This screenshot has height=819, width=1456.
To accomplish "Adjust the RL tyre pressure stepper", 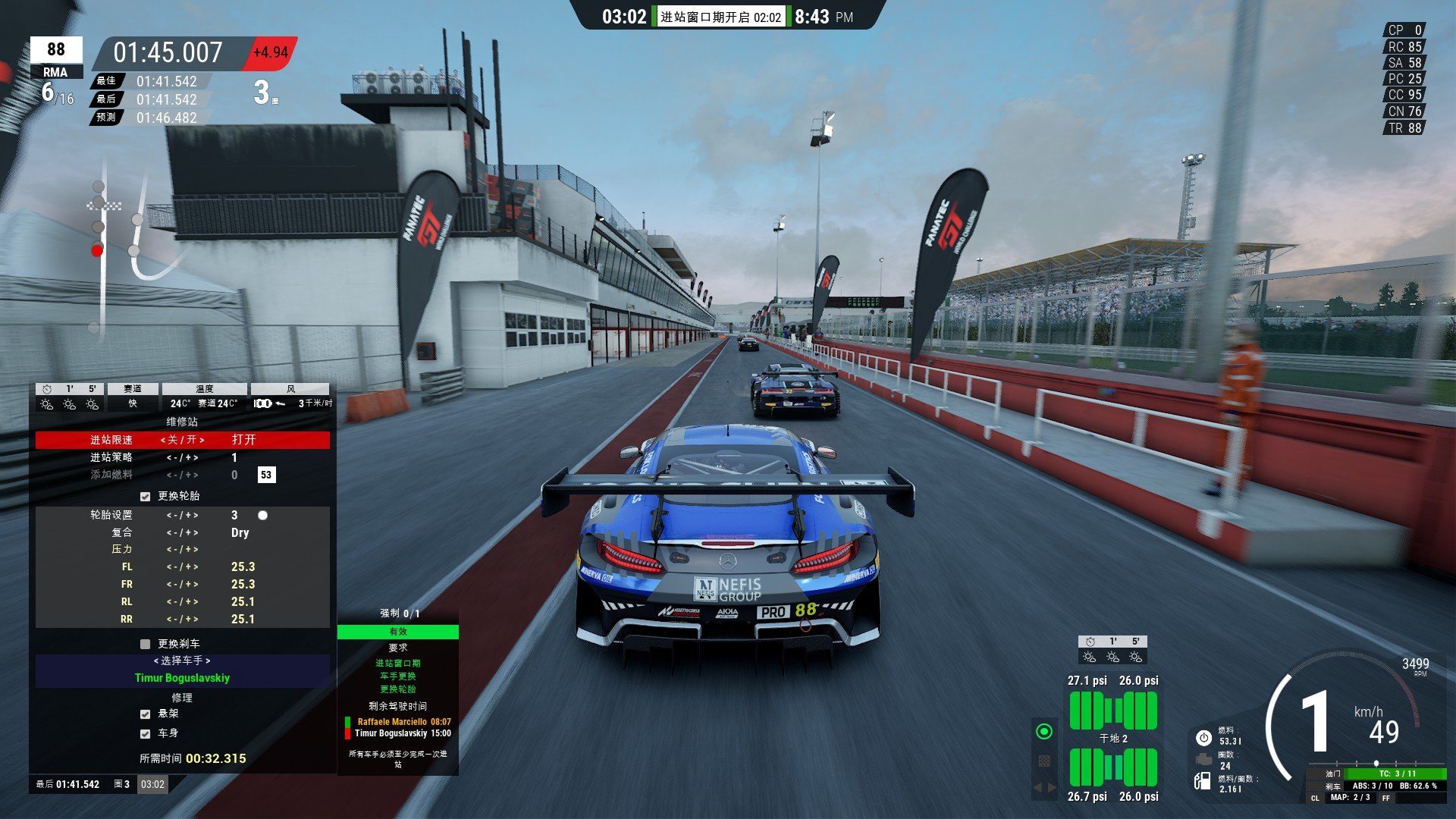I will click(182, 602).
